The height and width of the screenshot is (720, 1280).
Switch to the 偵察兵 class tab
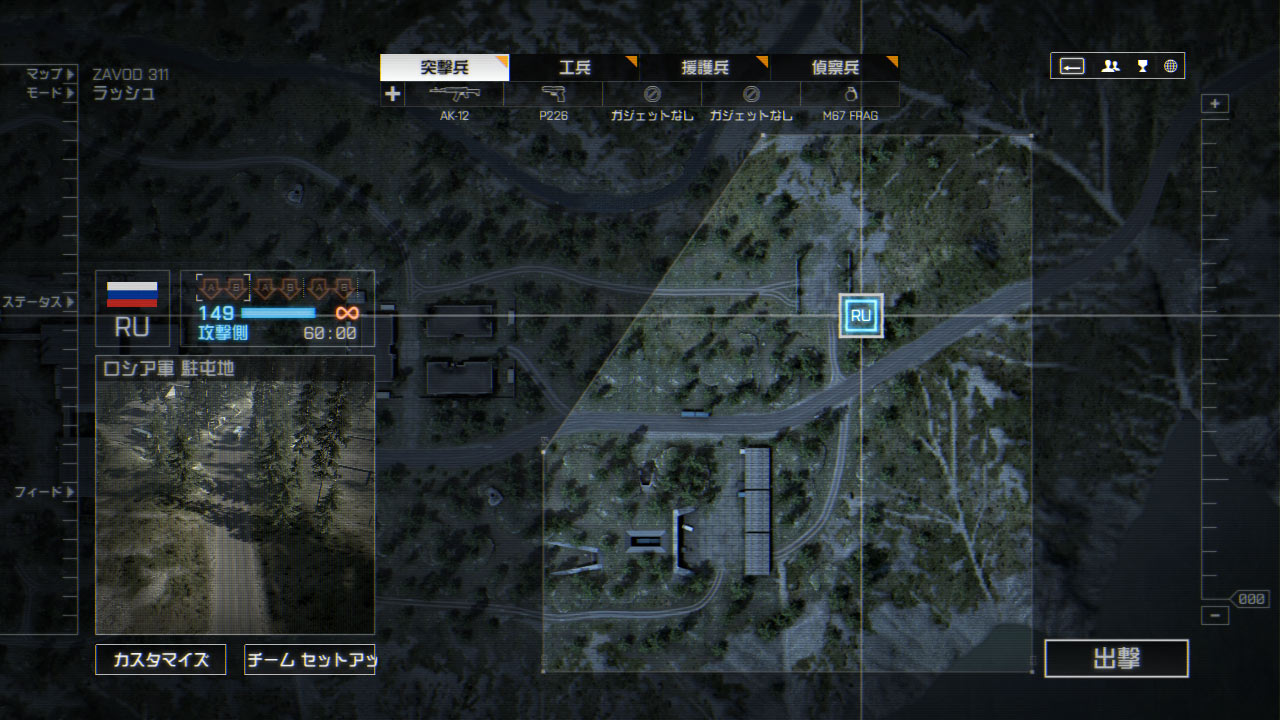pyautogui.click(x=835, y=68)
